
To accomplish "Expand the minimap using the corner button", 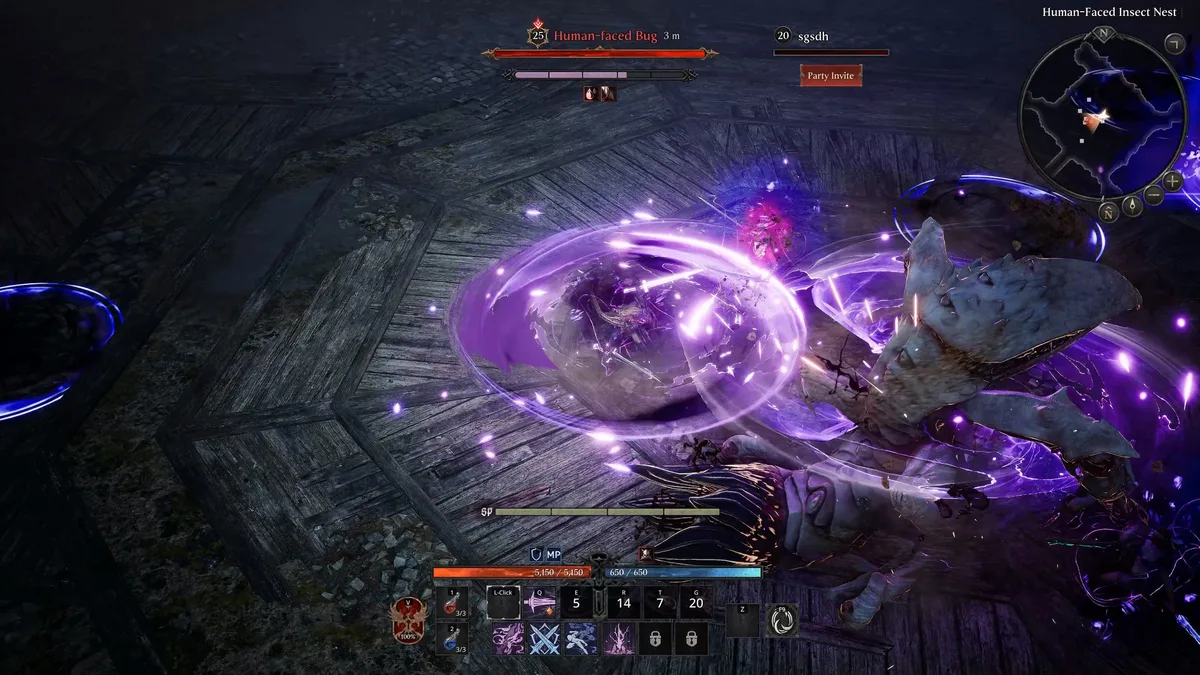I will (1175, 42).
